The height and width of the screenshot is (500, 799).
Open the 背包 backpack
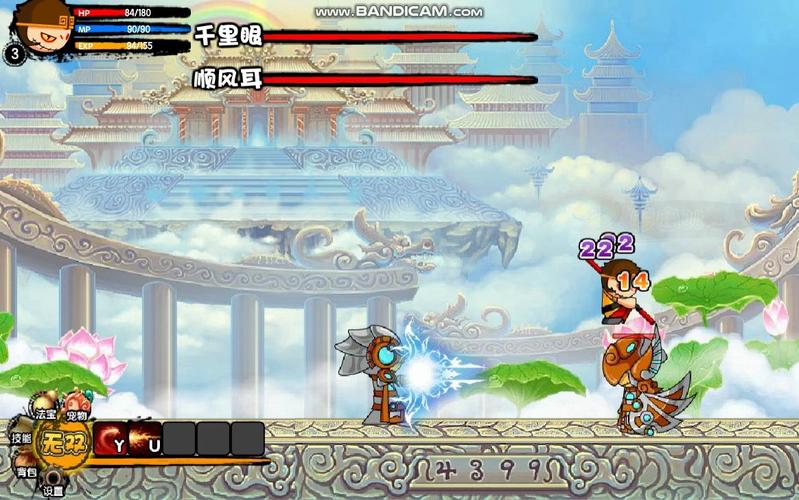tap(26, 470)
